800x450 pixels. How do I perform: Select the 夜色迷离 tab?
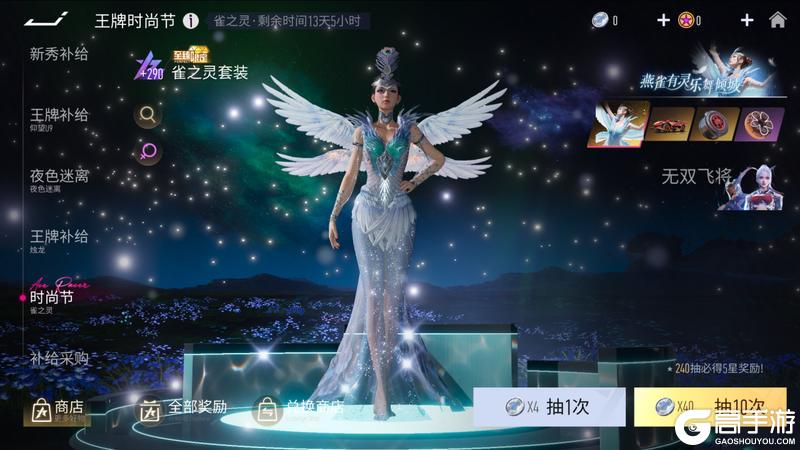pyautogui.click(x=59, y=177)
